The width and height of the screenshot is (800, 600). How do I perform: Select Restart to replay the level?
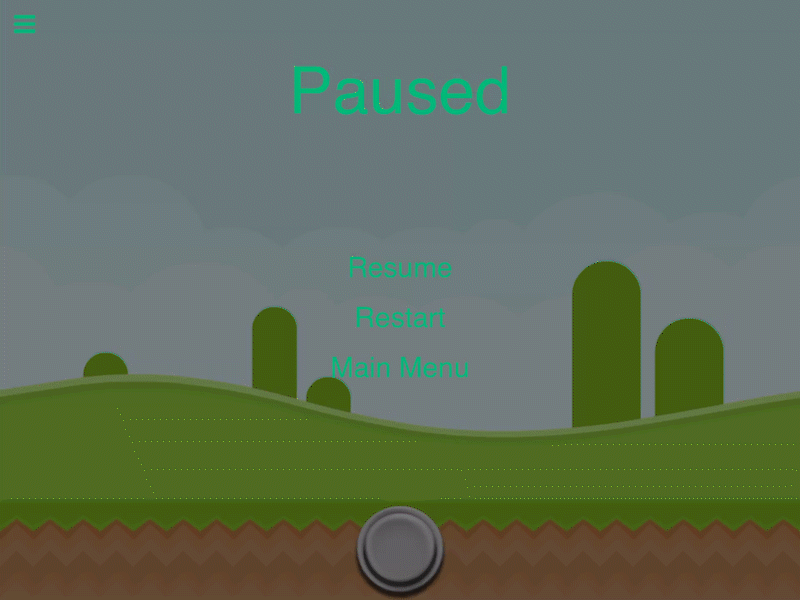(x=400, y=318)
